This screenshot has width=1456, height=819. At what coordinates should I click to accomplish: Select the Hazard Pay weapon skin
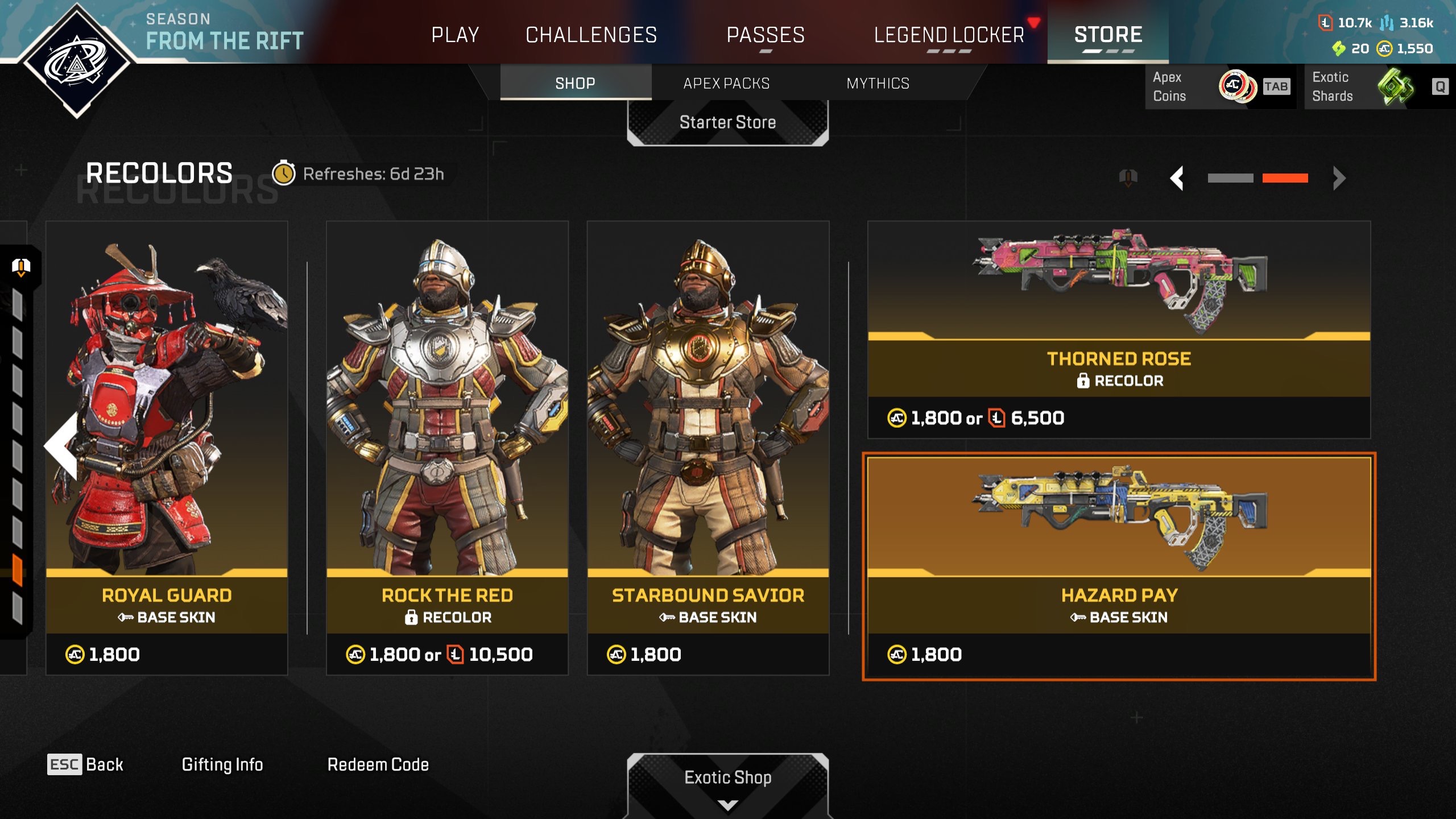(x=1119, y=566)
